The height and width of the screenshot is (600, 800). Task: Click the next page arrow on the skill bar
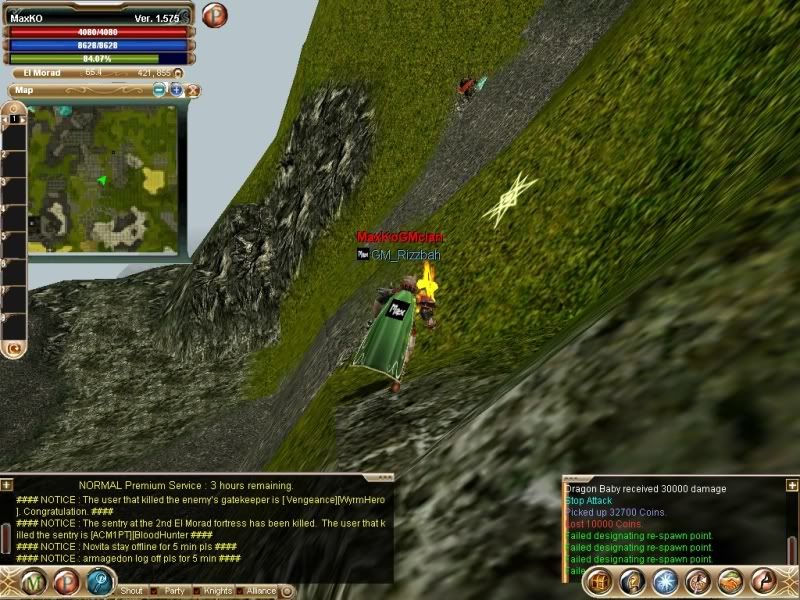pos(764,581)
